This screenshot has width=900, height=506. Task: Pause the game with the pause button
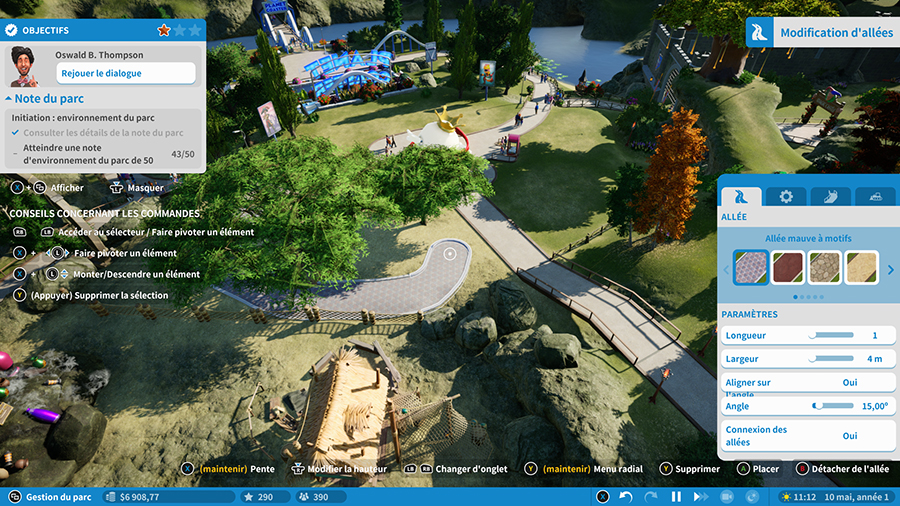click(676, 497)
